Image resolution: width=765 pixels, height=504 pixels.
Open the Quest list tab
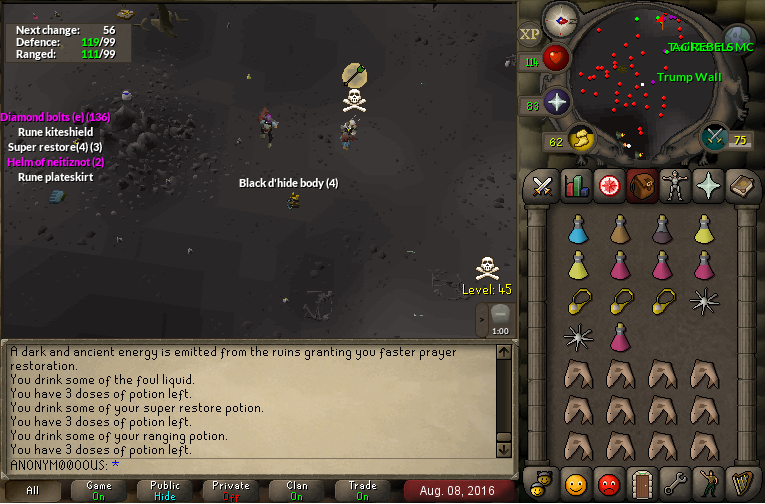tap(608, 186)
